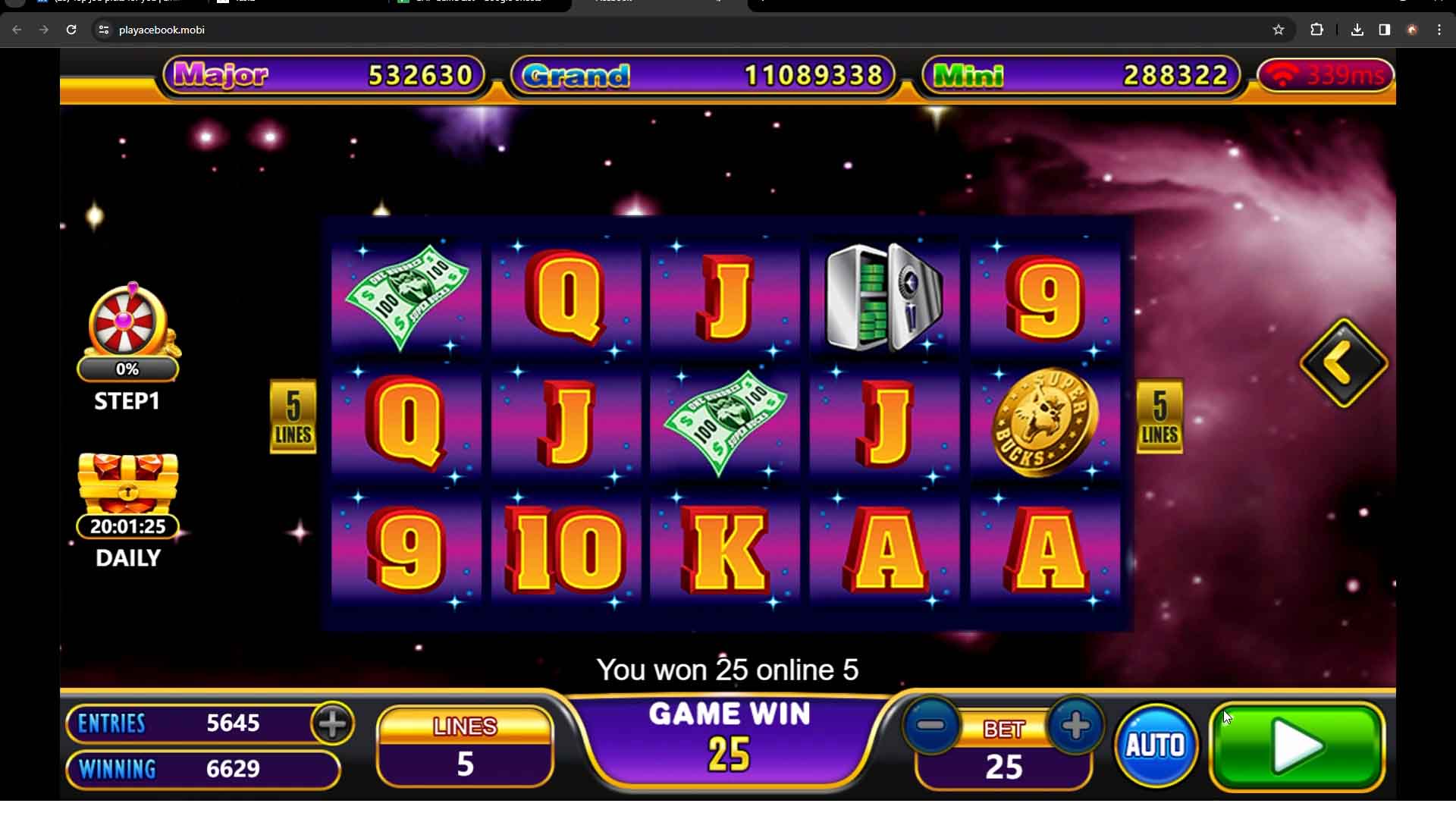Open the Chrome three-dot menu
This screenshot has width=1456, height=819.
point(1440,30)
